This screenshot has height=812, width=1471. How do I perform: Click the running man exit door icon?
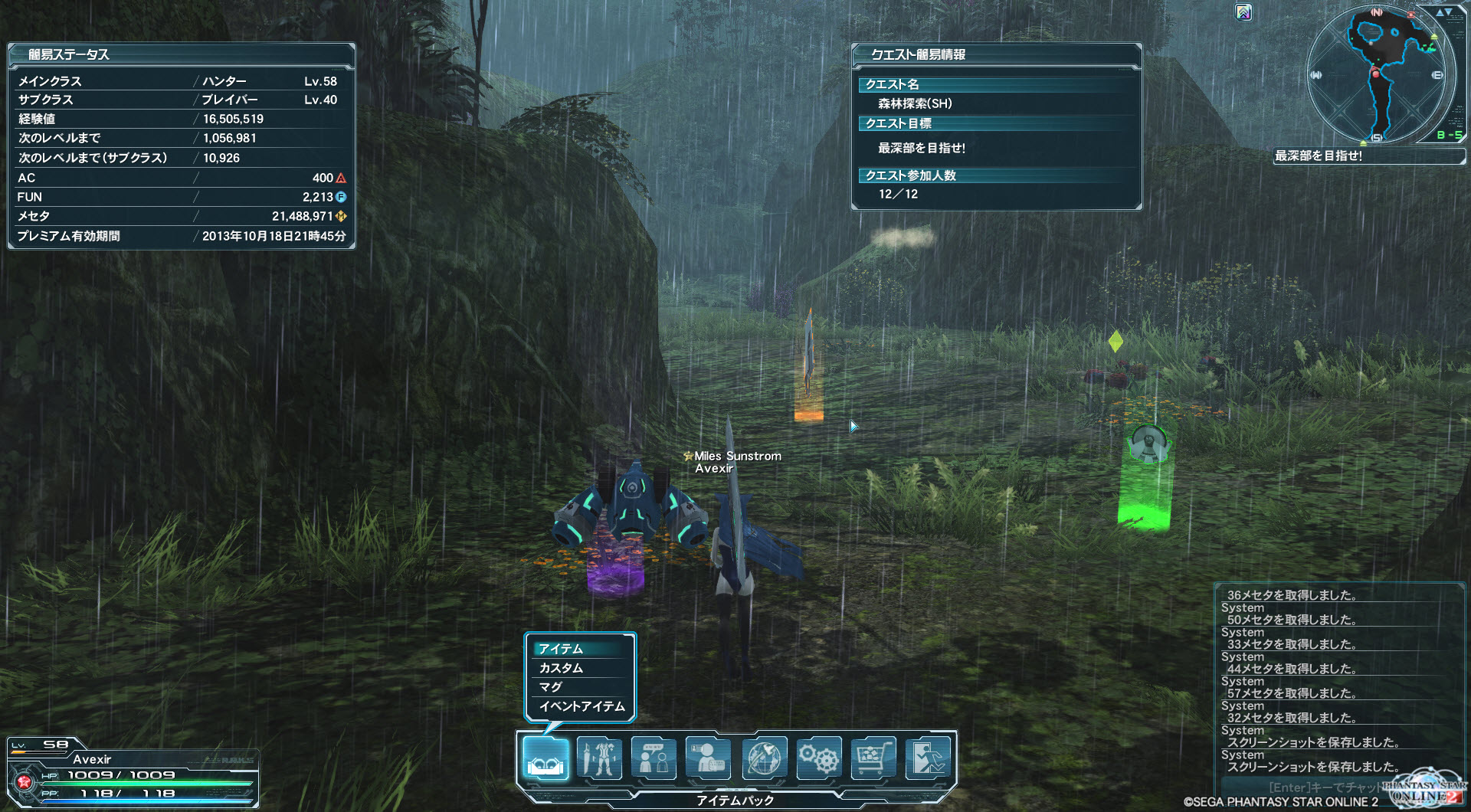[927, 758]
